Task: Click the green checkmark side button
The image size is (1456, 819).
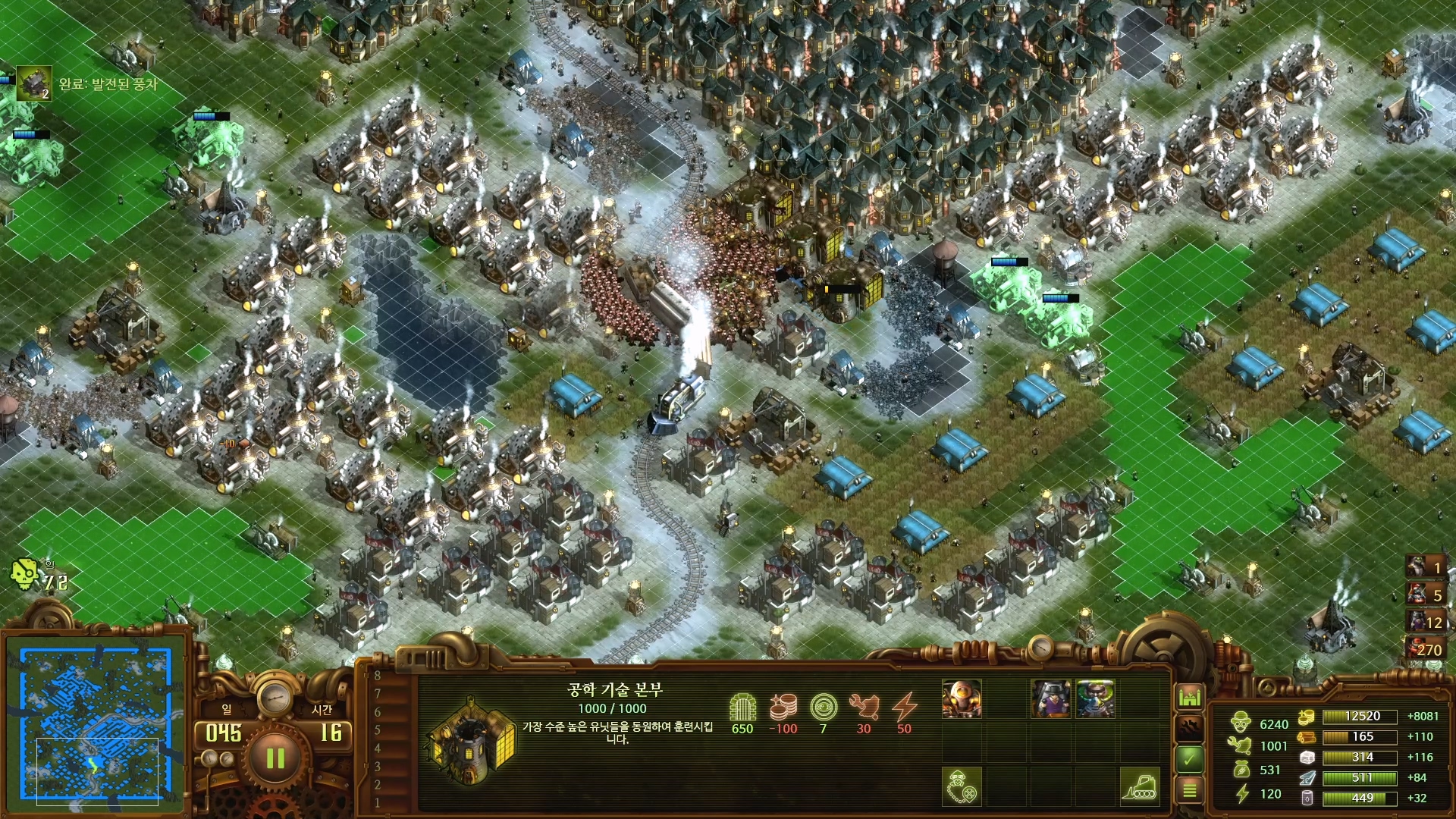Action: pos(1189,758)
